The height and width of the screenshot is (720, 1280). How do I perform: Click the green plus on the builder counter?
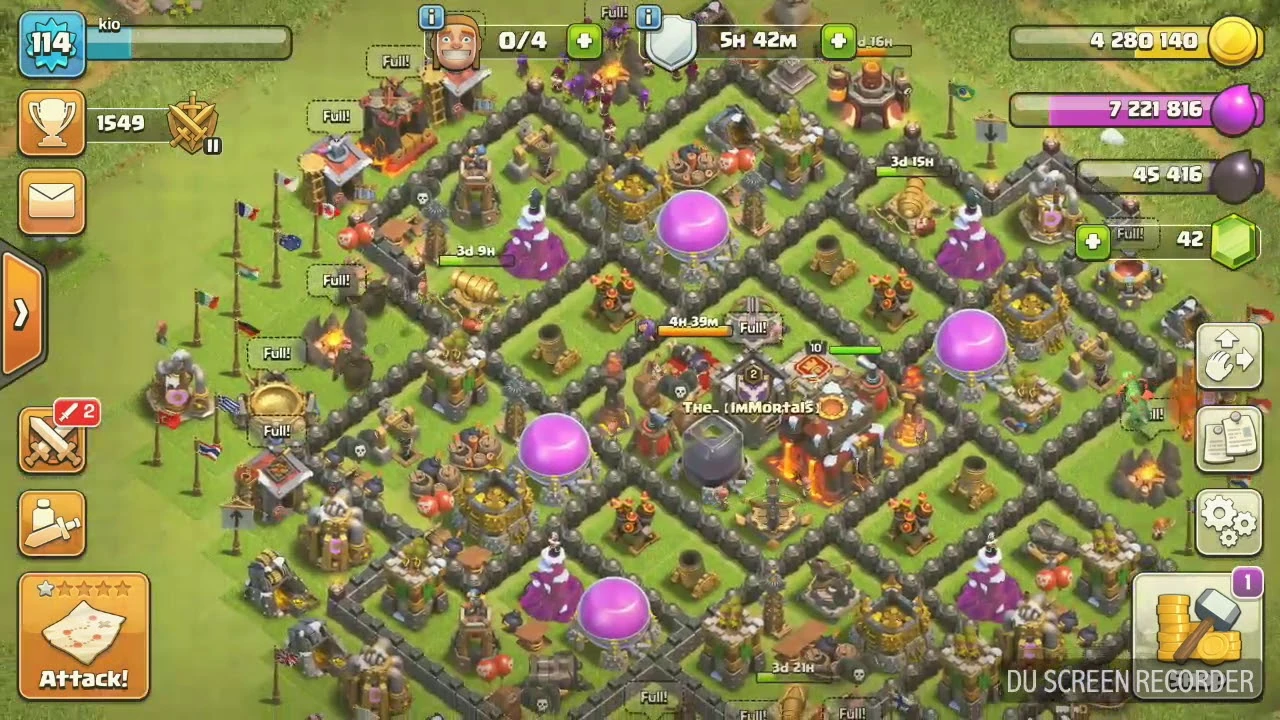[x=582, y=42]
